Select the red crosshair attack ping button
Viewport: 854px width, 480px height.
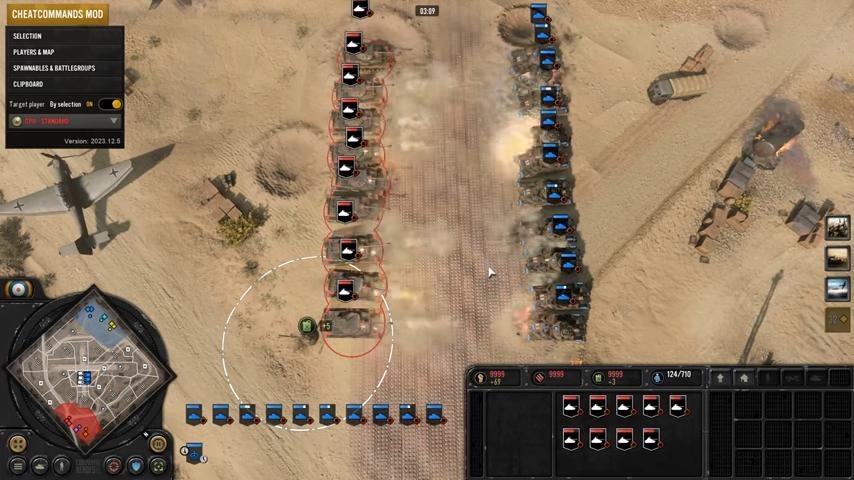[114, 465]
